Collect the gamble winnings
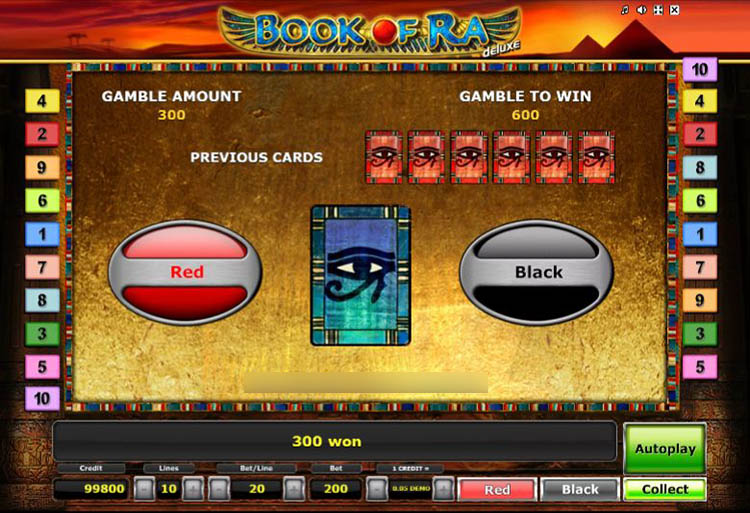Viewport: 750px width, 513px height. click(665, 490)
